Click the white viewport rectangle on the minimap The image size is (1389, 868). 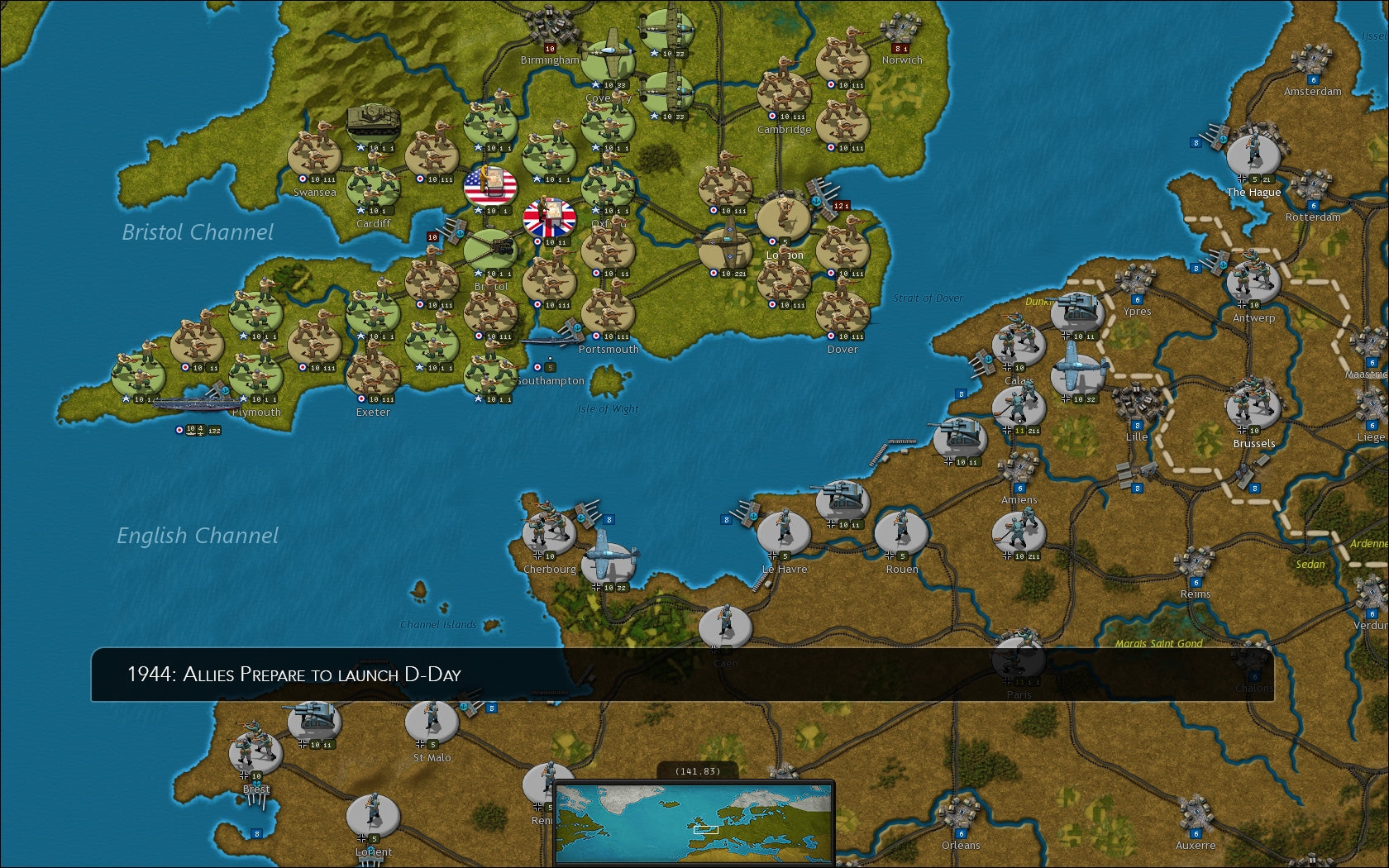tap(705, 830)
